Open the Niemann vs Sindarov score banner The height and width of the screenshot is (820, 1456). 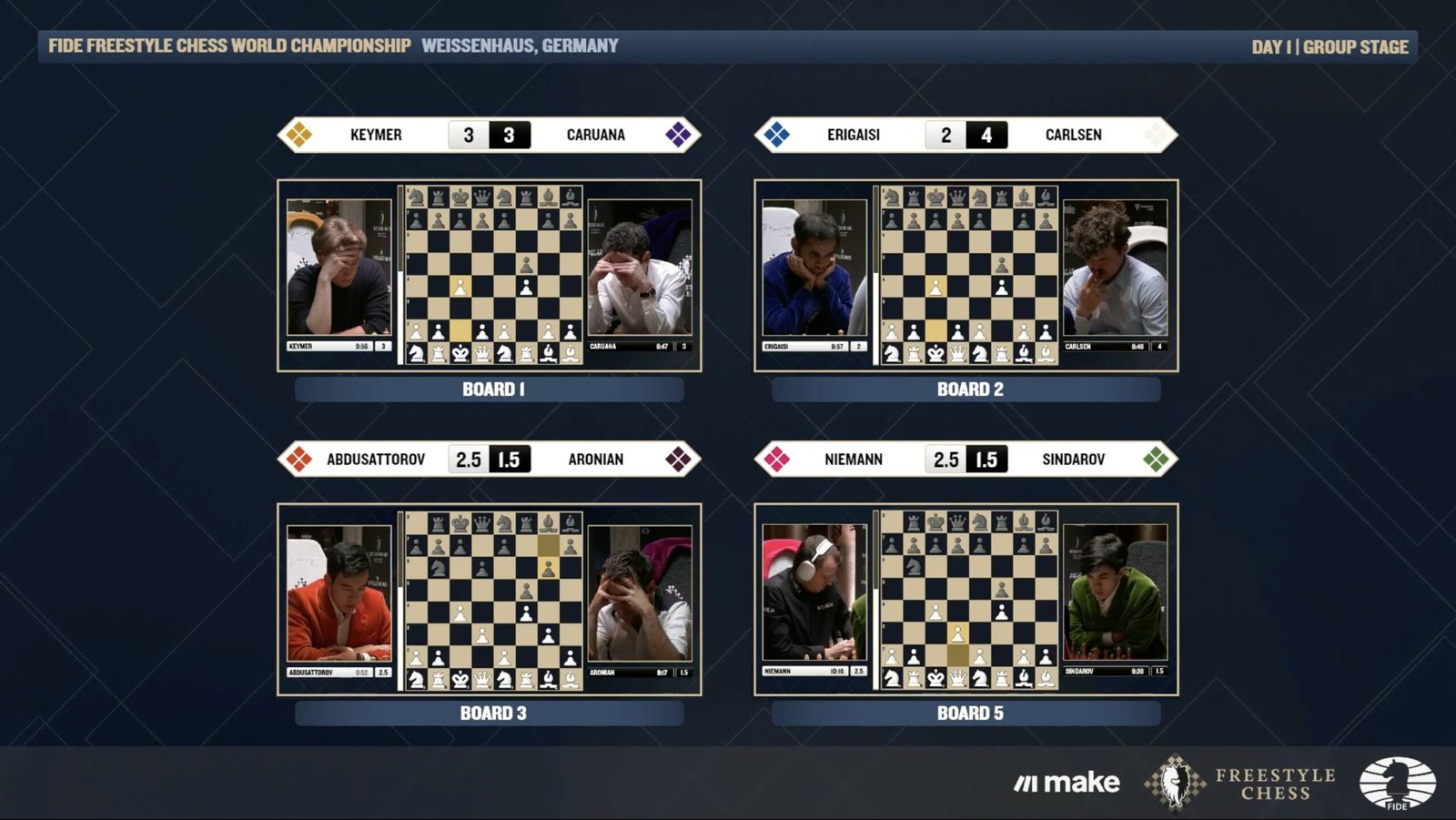966,460
